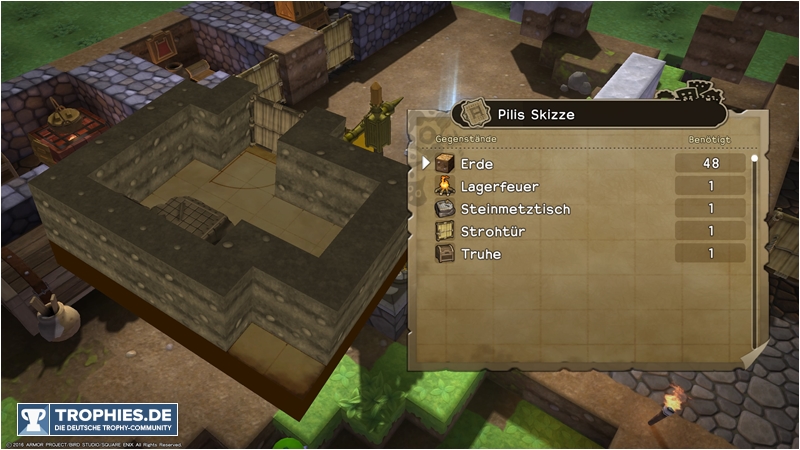This screenshot has height=450, width=800.
Task: Open the Trophies.de watermark logo
Action: click(x=97, y=419)
